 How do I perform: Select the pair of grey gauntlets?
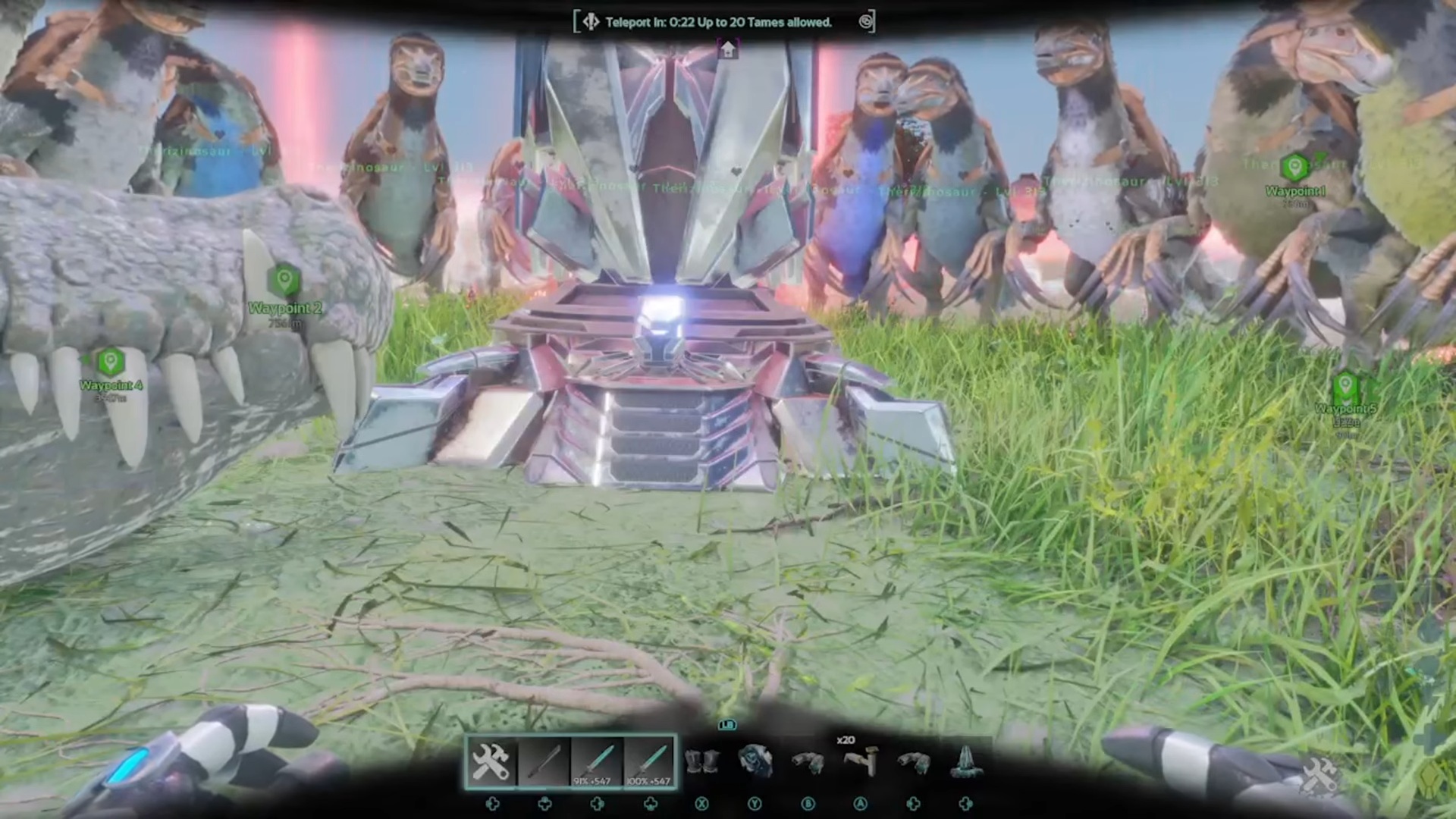(701, 761)
